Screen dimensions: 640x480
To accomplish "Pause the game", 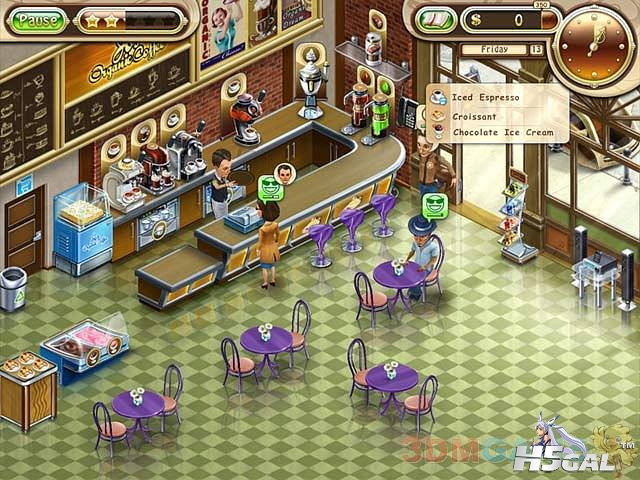I will (x=39, y=20).
